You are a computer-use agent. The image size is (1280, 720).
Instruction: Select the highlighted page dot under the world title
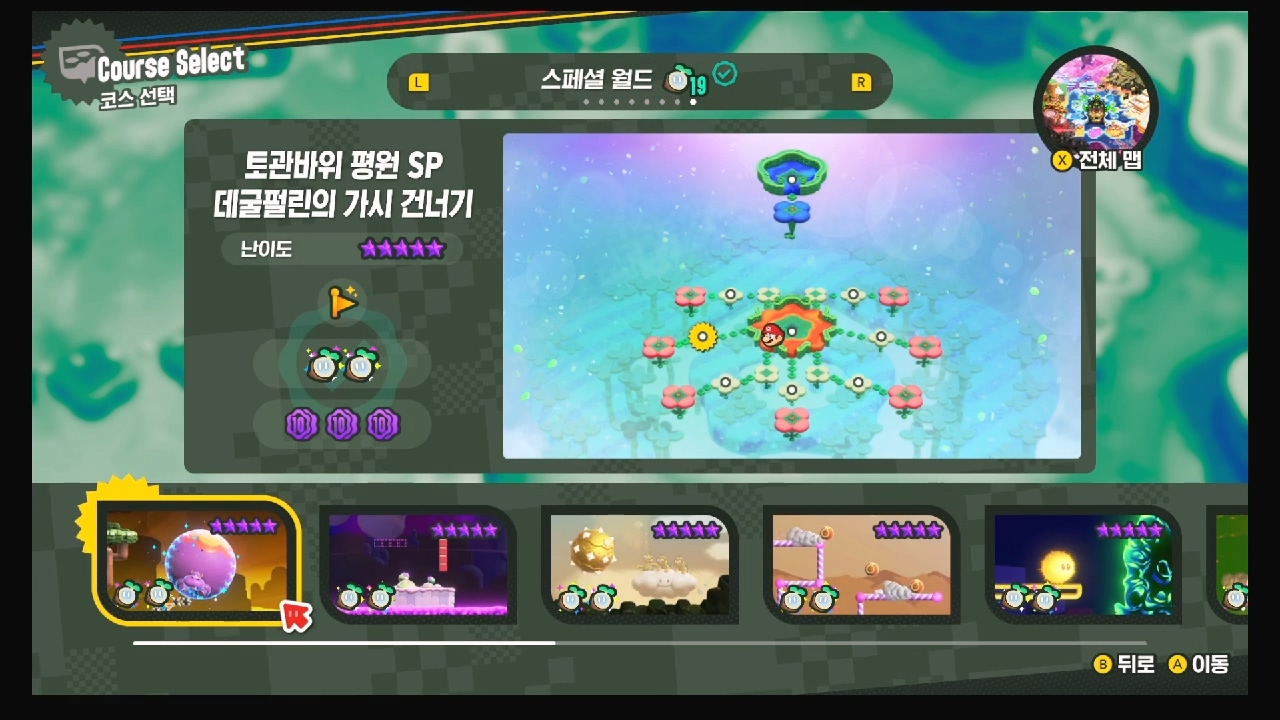(692, 103)
